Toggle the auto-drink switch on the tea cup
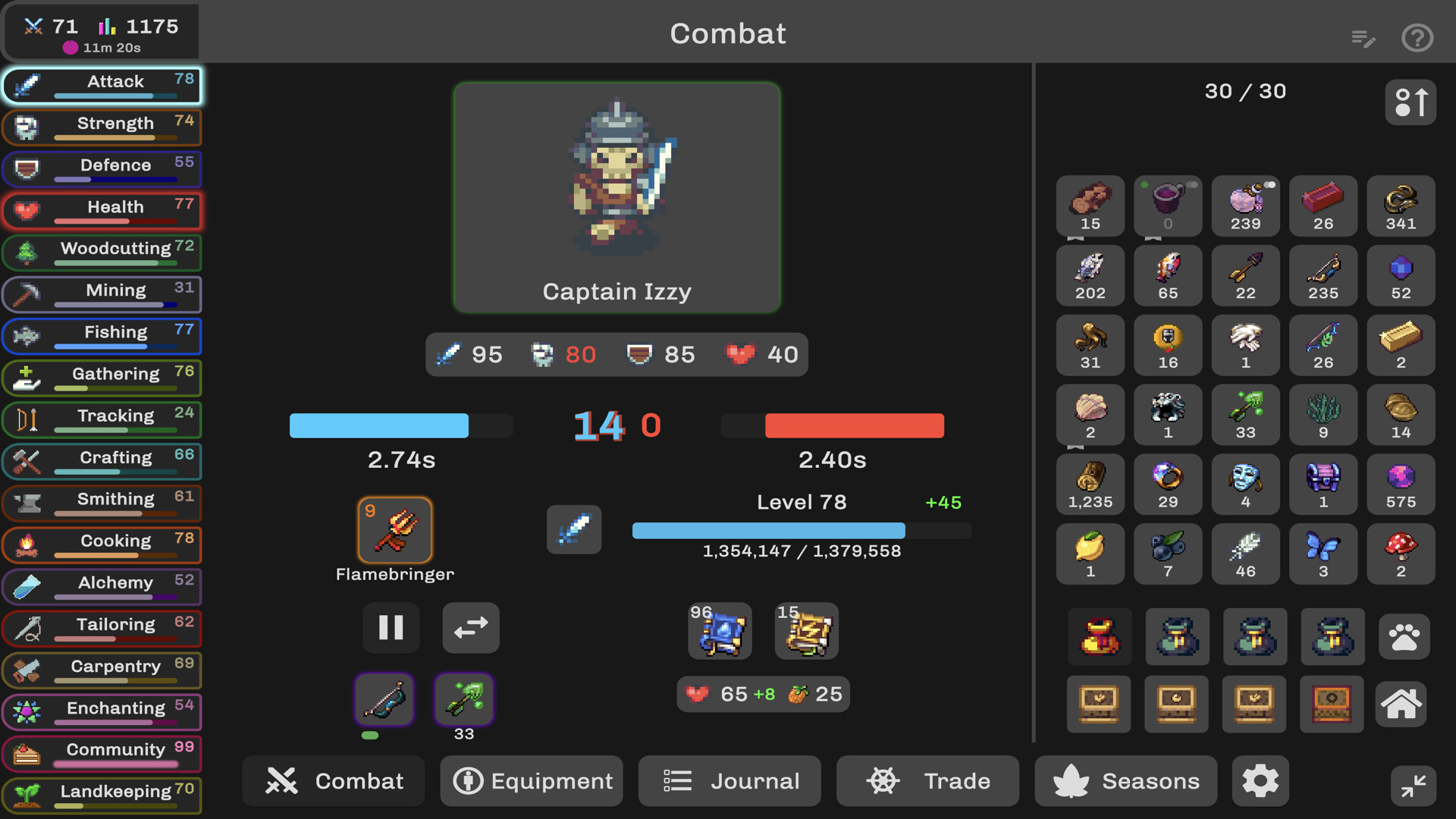Viewport: 1456px width, 819px height. pos(1192,185)
